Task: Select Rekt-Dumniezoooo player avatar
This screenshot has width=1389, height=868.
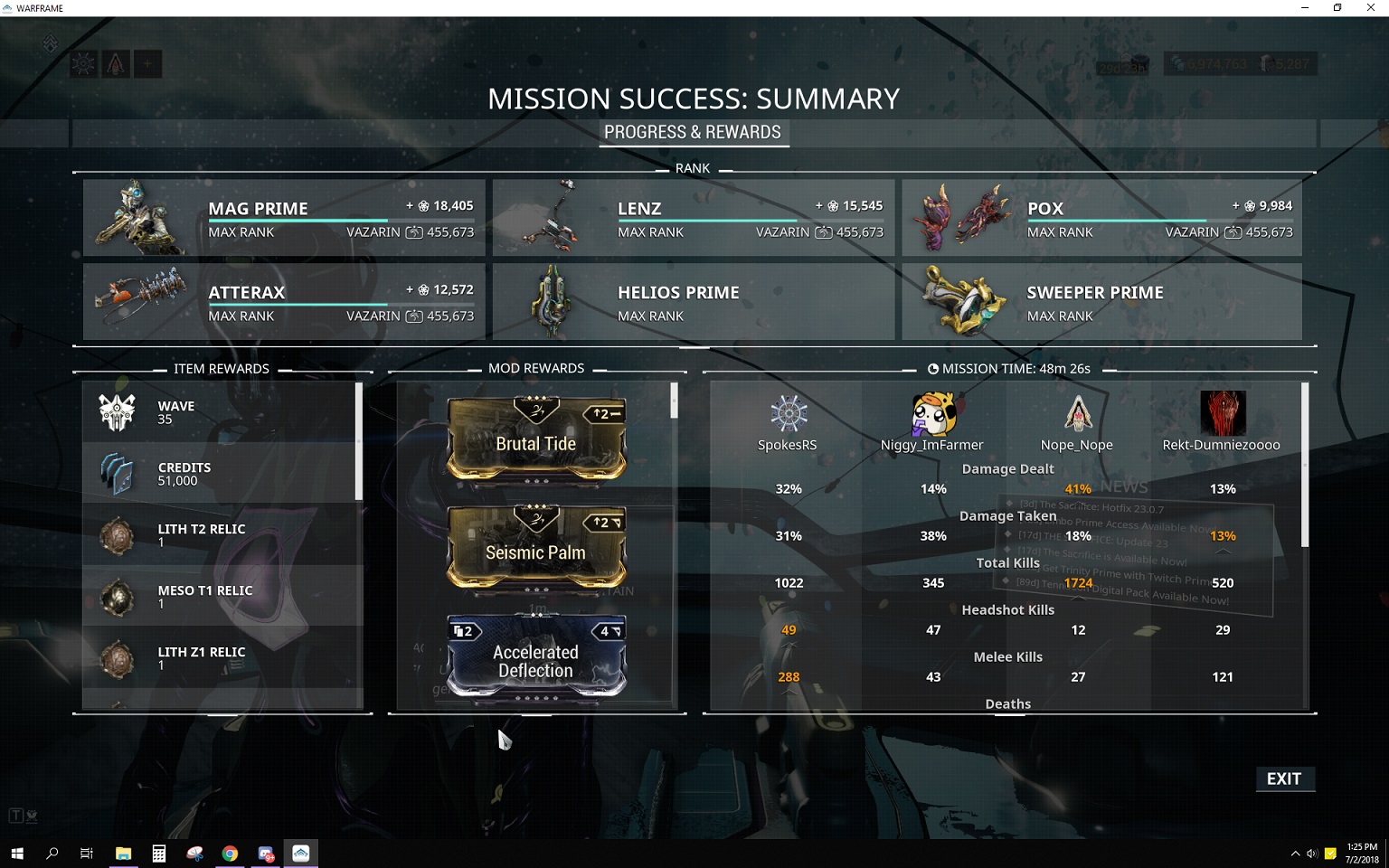Action: click(1222, 414)
